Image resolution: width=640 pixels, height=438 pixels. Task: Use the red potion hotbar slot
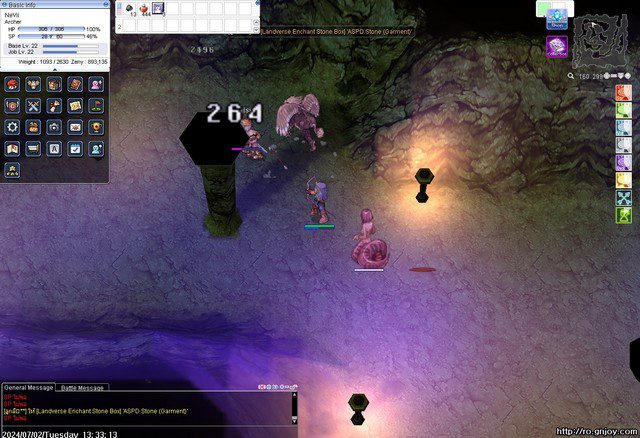click(x=145, y=9)
